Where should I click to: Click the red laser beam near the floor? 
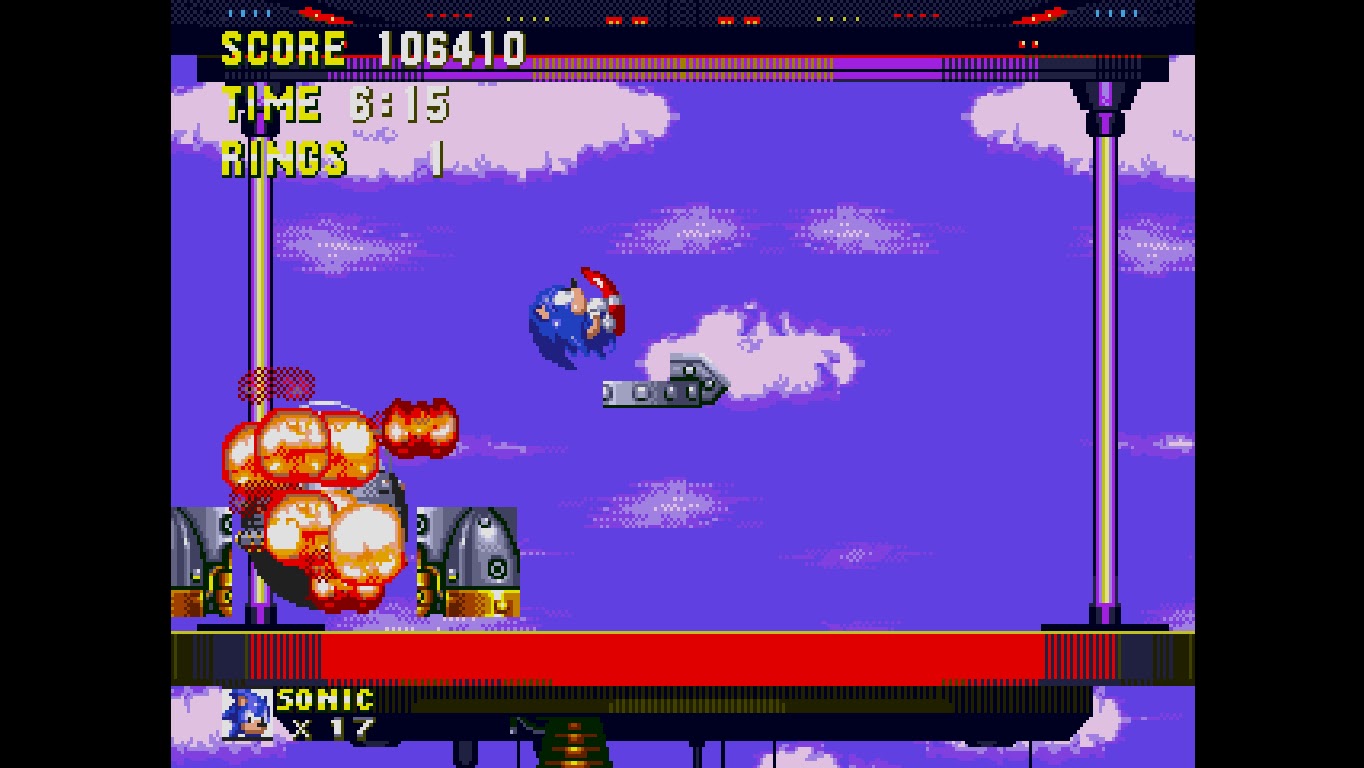[x=680, y=655]
